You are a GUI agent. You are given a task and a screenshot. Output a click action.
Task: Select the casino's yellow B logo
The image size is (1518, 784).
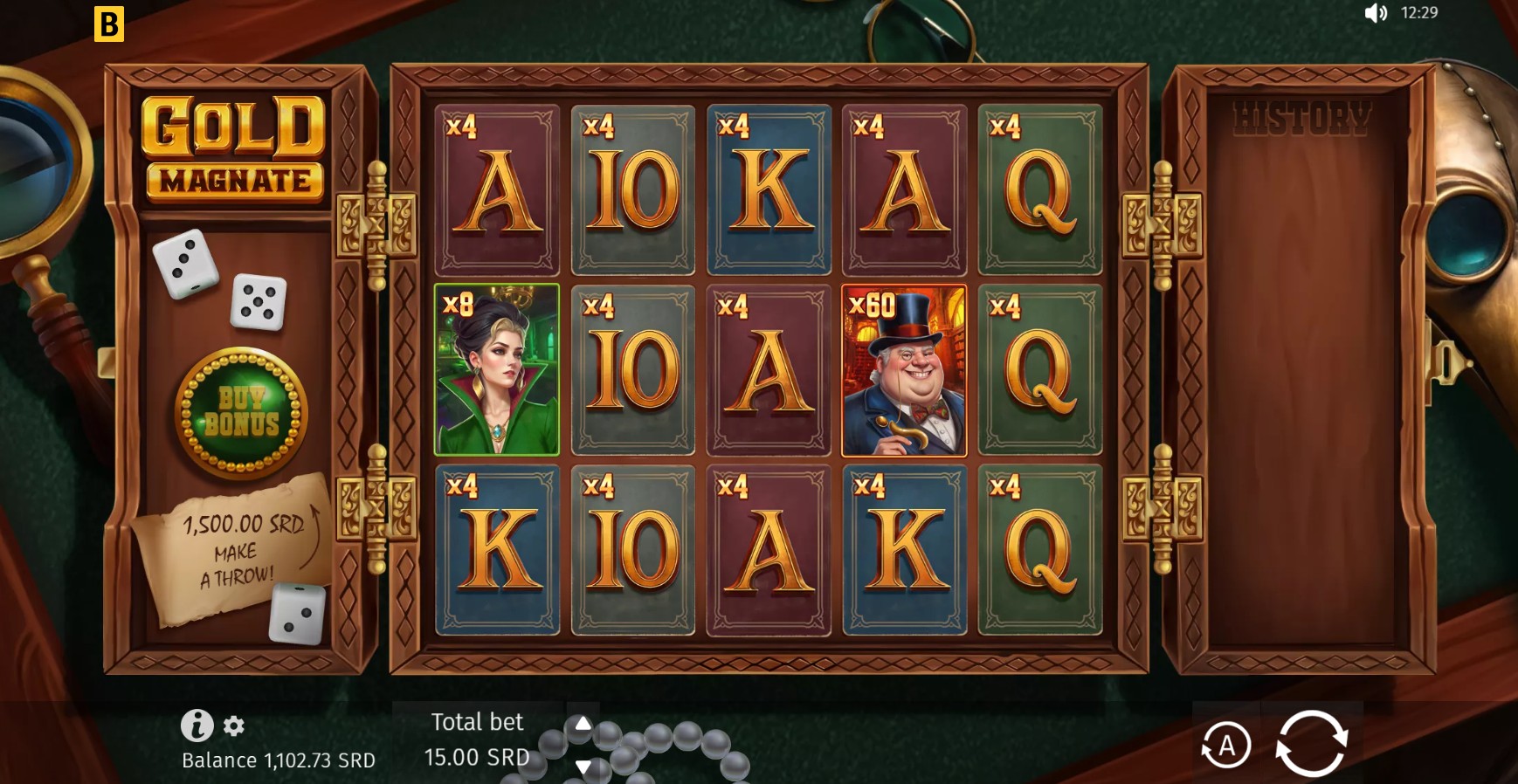108,24
